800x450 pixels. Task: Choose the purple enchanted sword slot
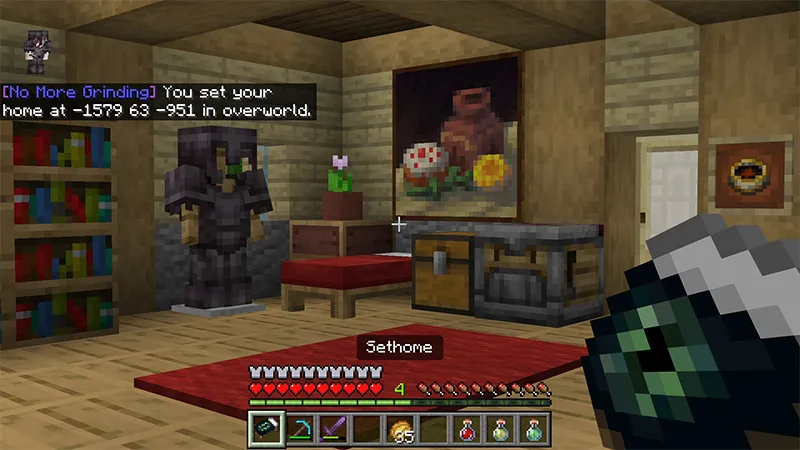coord(331,429)
